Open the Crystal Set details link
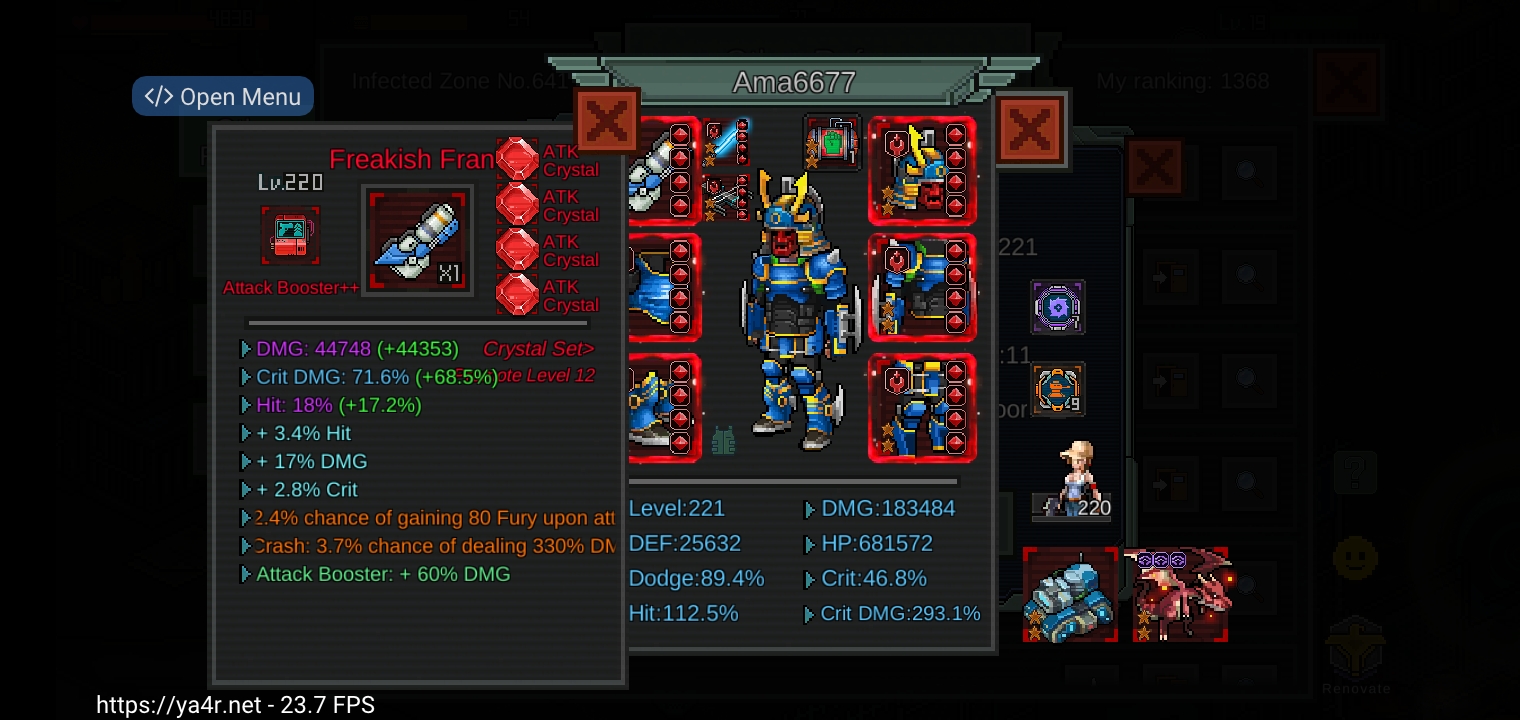 click(538, 349)
